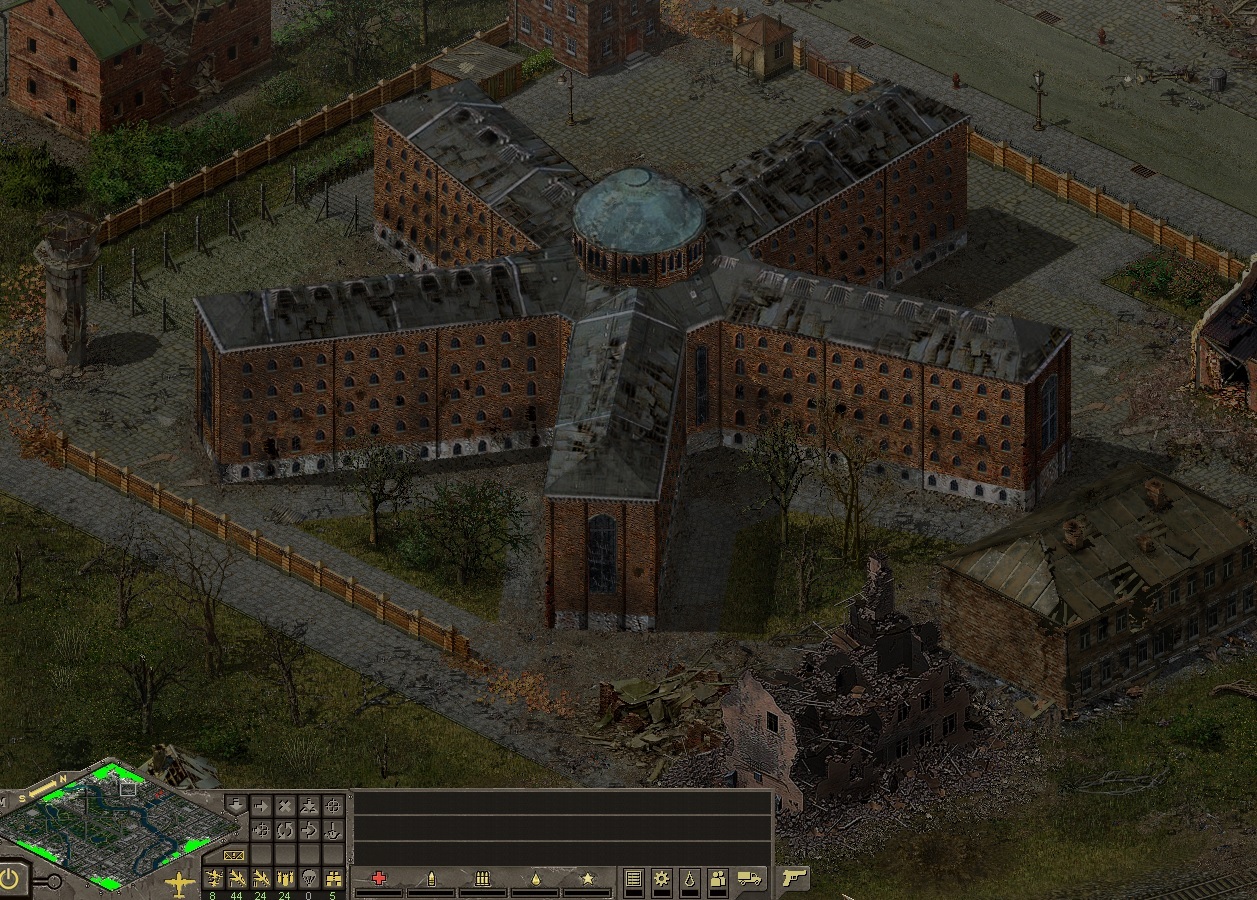Select the move arrow command
The image size is (1257, 900).
tap(261, 806)
